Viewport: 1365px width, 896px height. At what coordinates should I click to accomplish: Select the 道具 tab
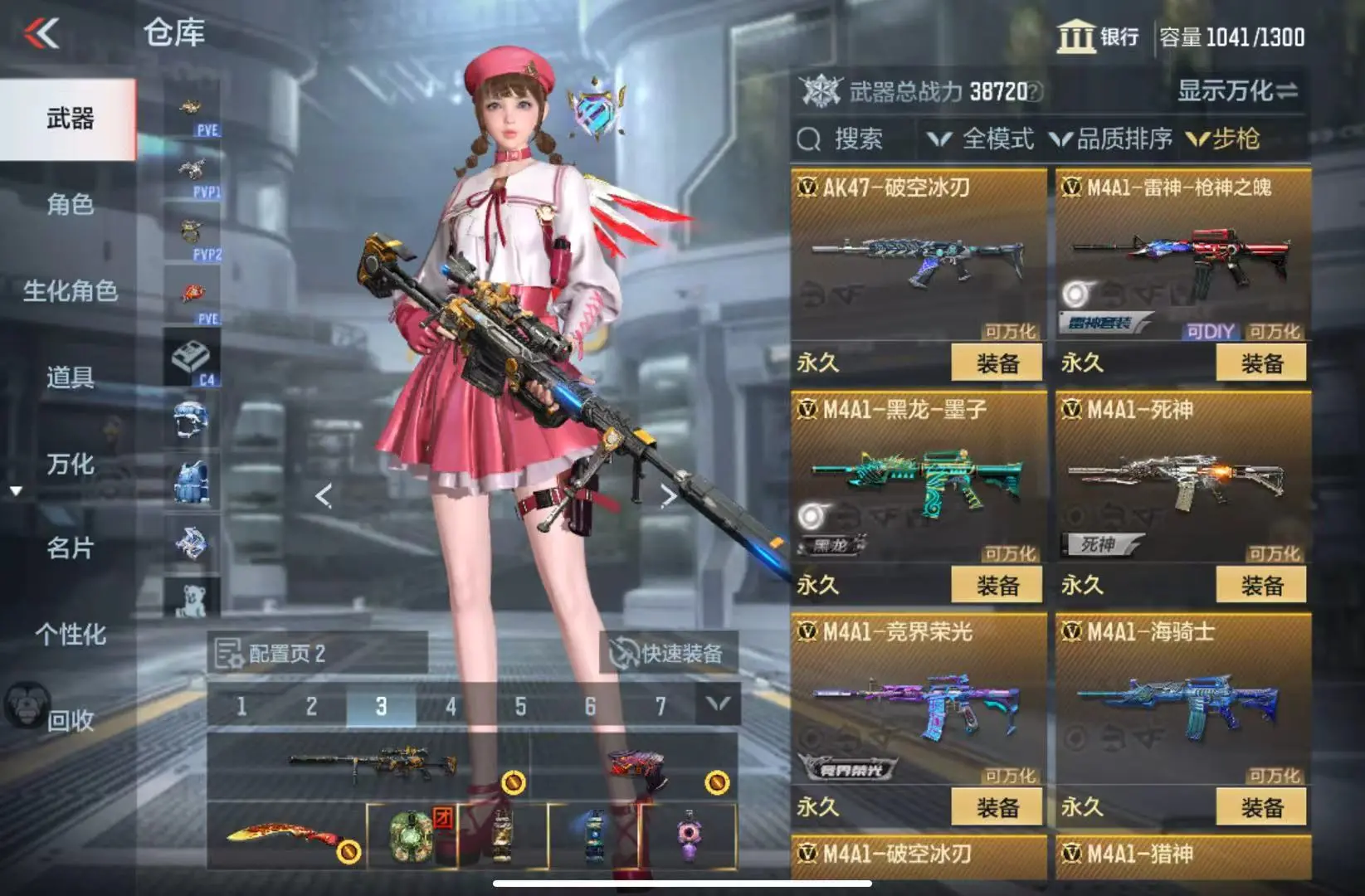70,377
